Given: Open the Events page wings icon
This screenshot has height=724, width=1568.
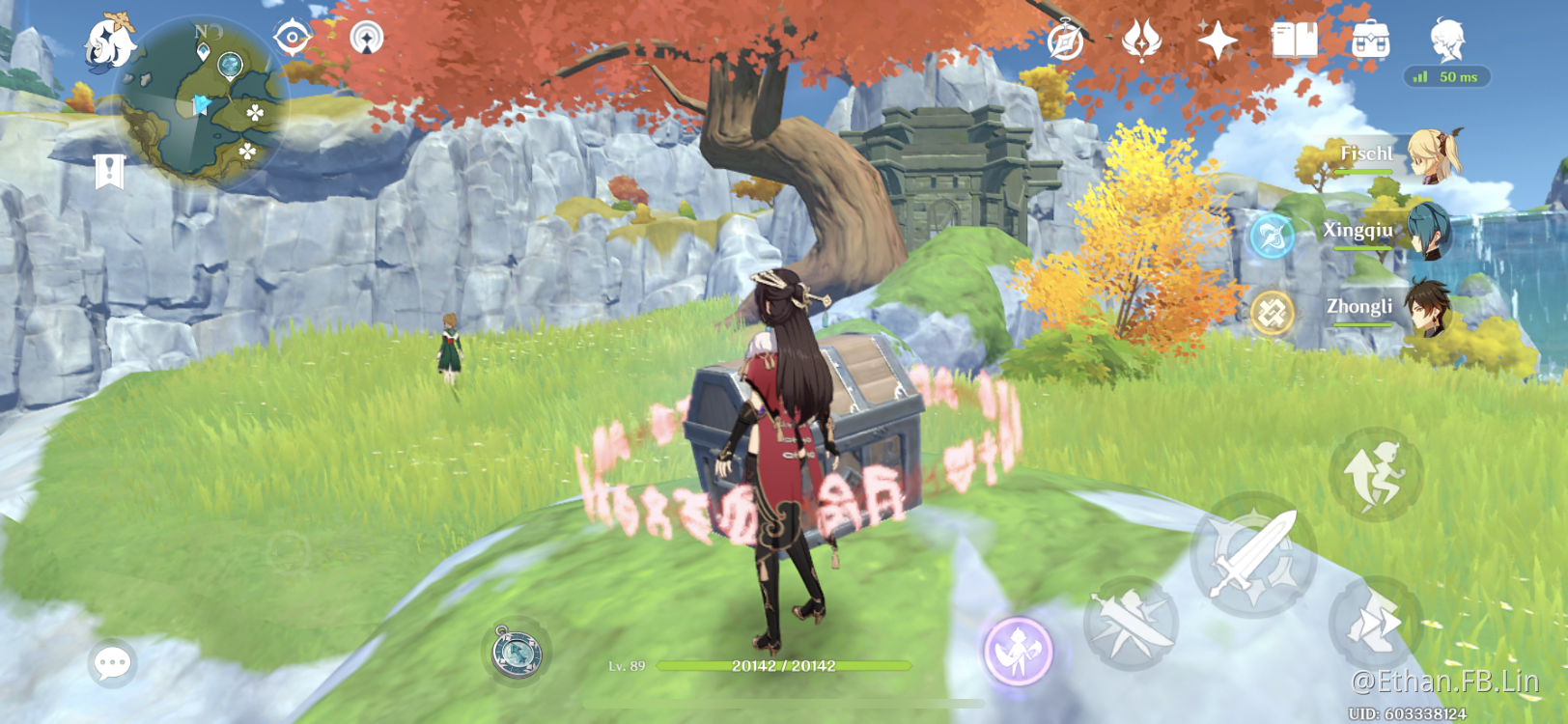Looking at the screenshot, I should (x=1144, y=41).
